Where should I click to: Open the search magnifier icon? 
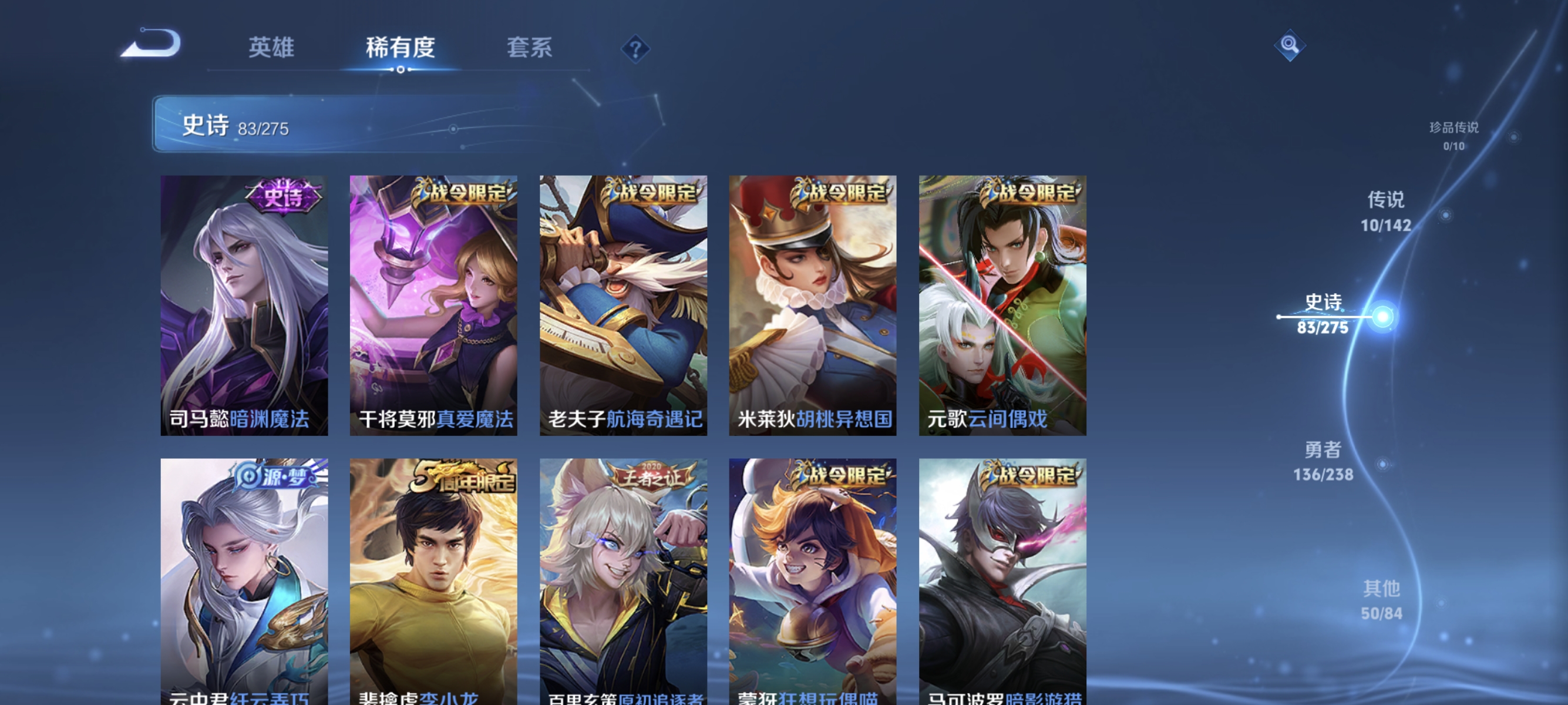[x=1290, y=45]
